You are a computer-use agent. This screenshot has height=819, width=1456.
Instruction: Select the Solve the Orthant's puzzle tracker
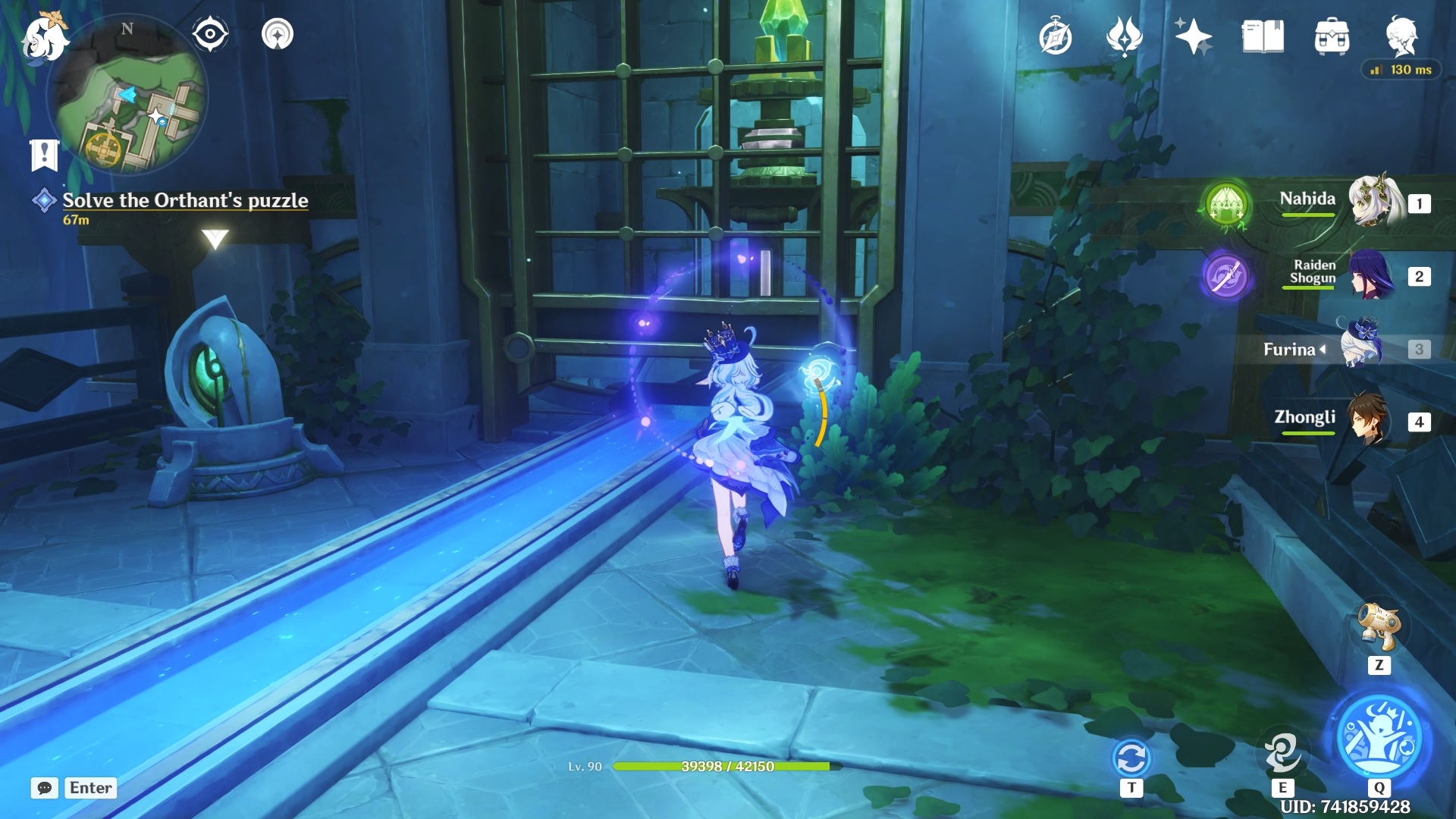184,201
